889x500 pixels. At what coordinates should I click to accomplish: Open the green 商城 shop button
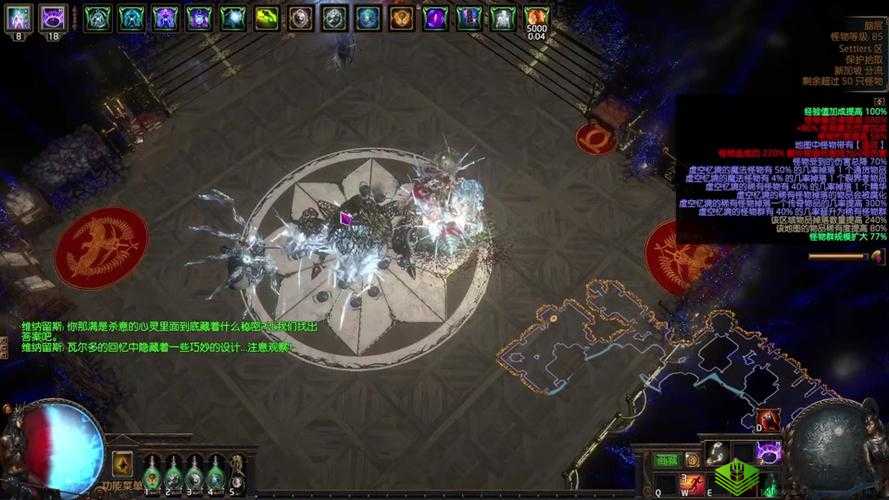pos(666,460)
